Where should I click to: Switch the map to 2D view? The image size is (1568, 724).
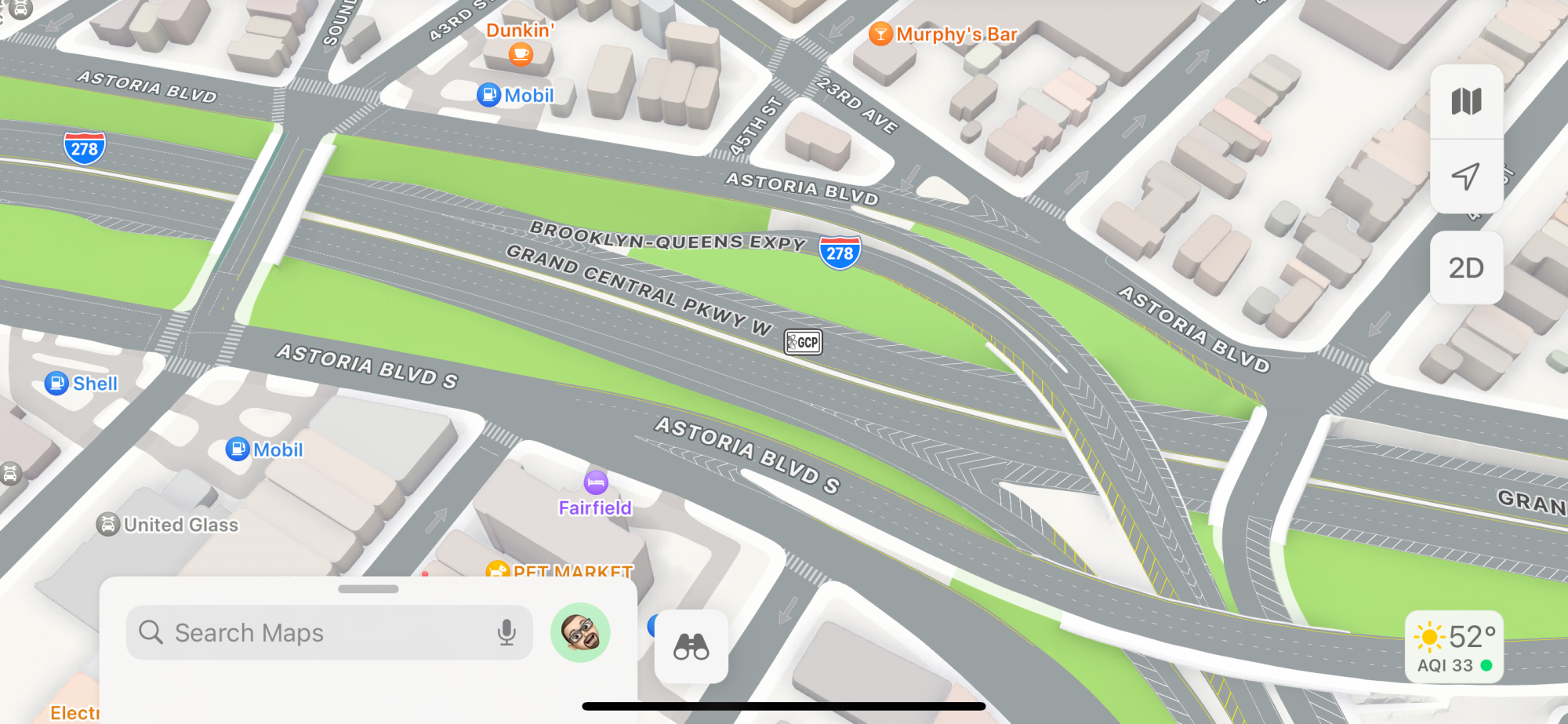[1466, 268]
